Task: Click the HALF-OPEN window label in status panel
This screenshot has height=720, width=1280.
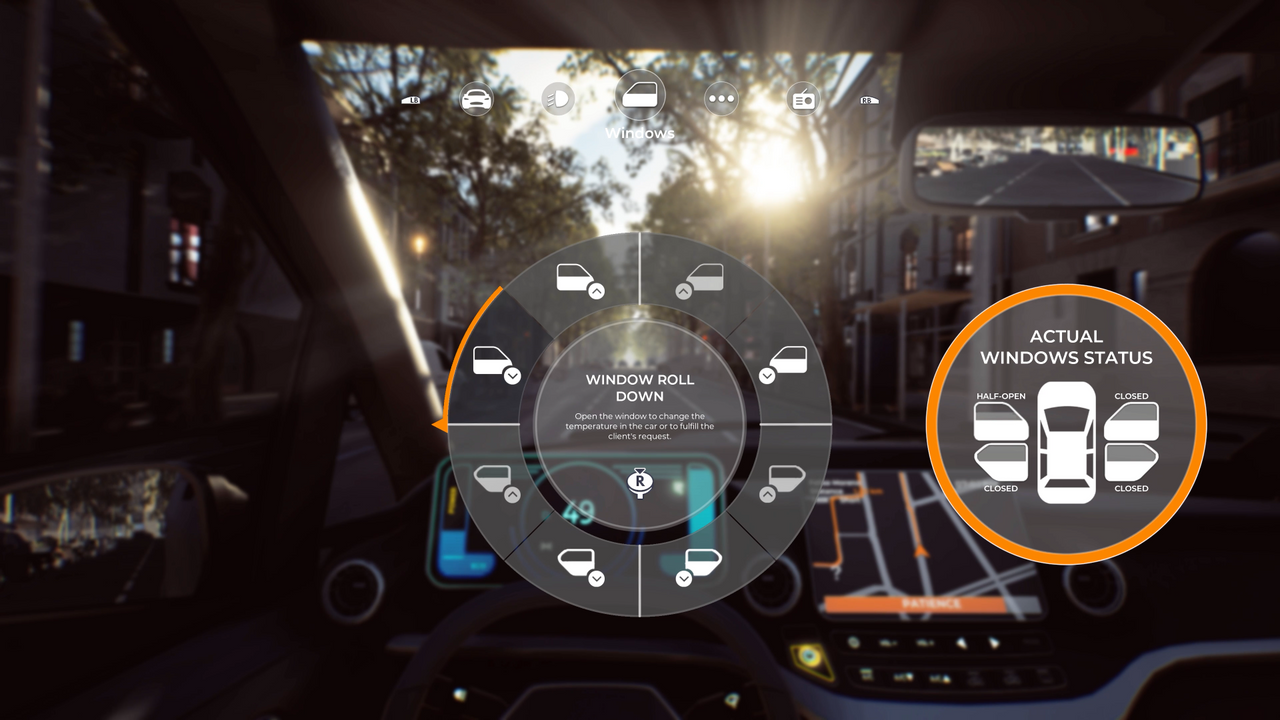Action: tap(1000, 396)
